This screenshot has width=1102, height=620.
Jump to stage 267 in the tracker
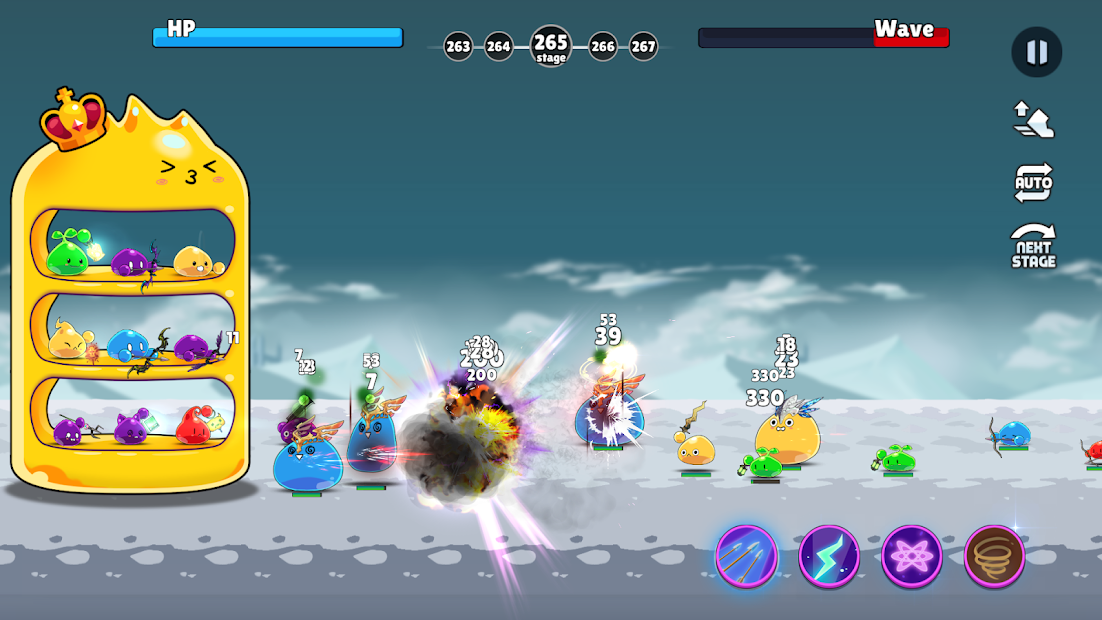(x=643, y=46)
